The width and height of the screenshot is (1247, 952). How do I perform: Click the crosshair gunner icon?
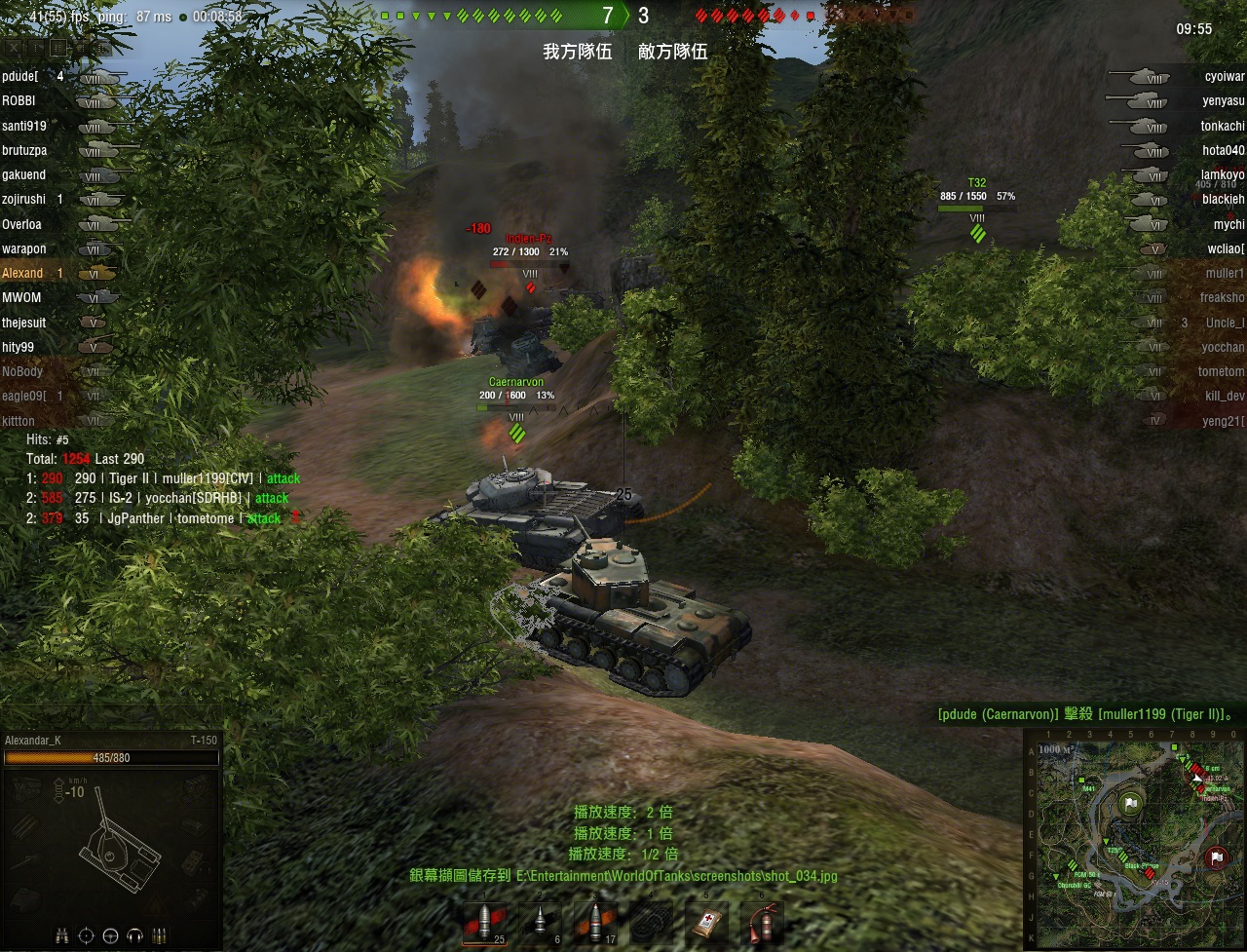pos(87,935)
